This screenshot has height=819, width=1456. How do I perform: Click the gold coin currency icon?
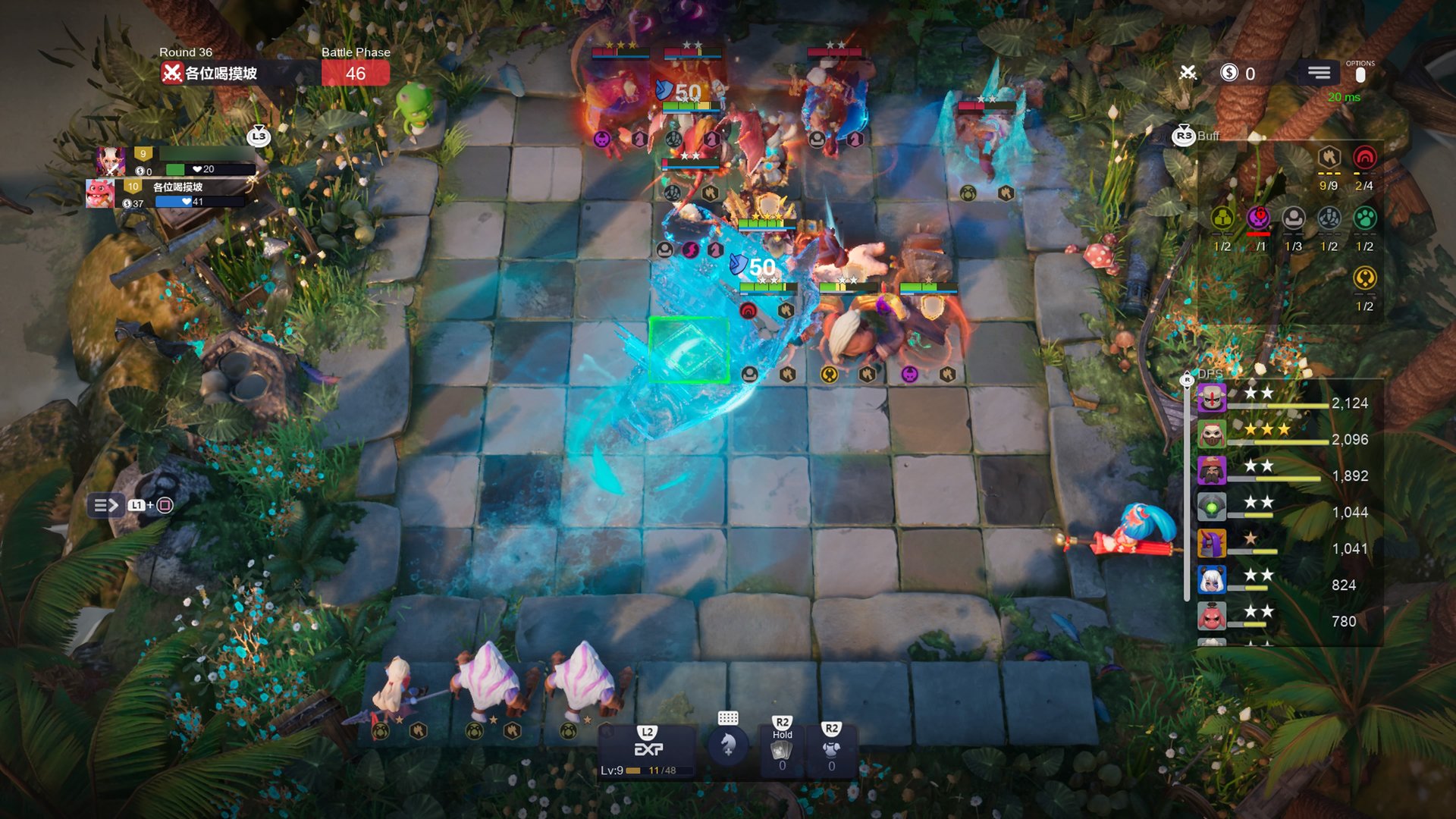click(x=1229, y=73)
